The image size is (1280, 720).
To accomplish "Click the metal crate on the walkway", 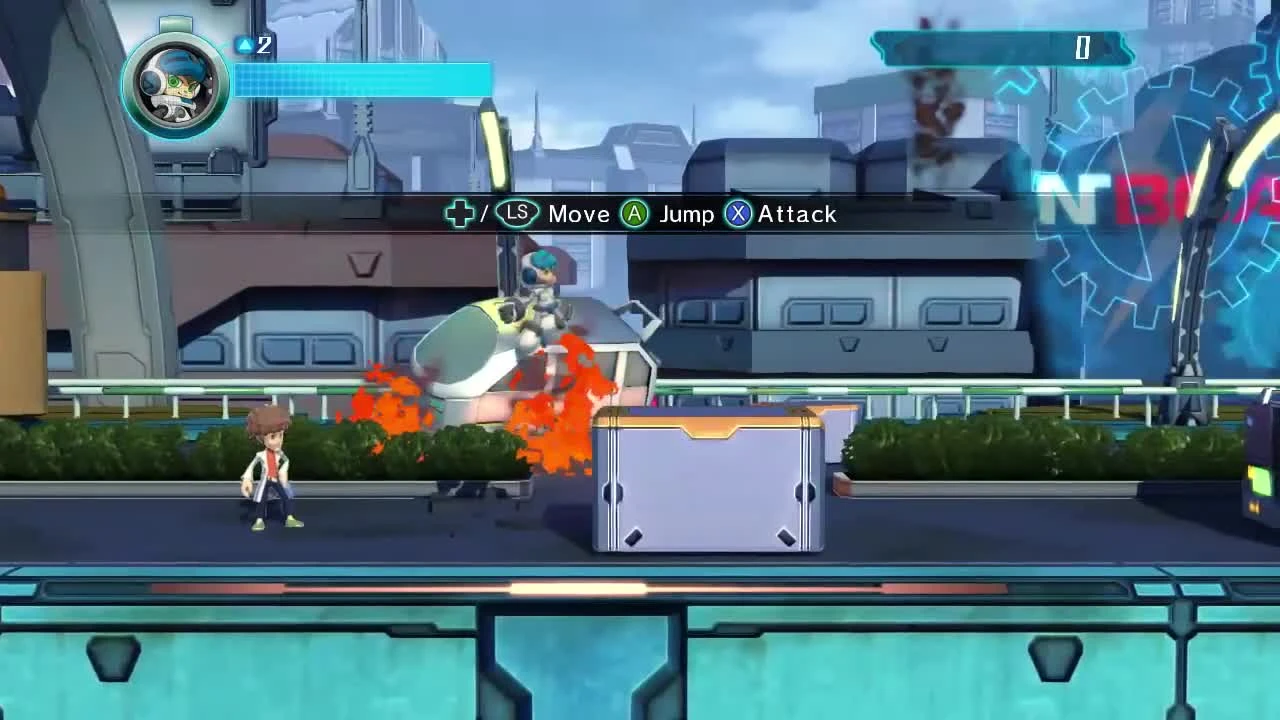I will click(705, 480).
